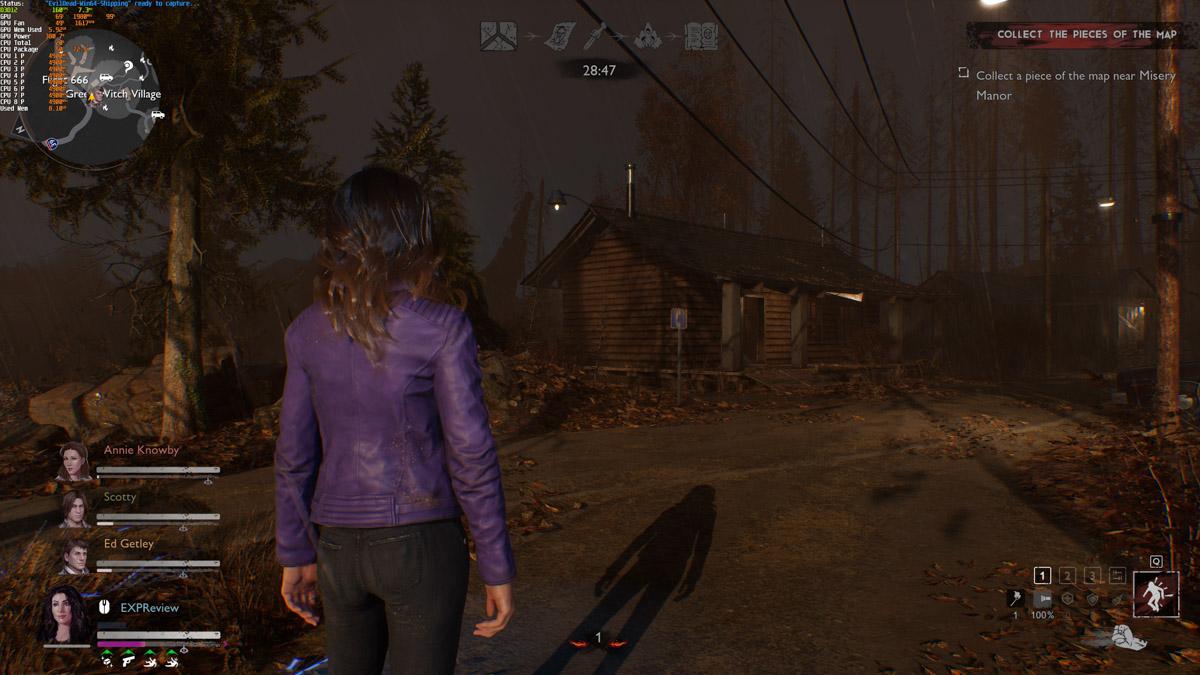
Task: Select the Necronomicon book objective stage icon
Action: [701, 37]
